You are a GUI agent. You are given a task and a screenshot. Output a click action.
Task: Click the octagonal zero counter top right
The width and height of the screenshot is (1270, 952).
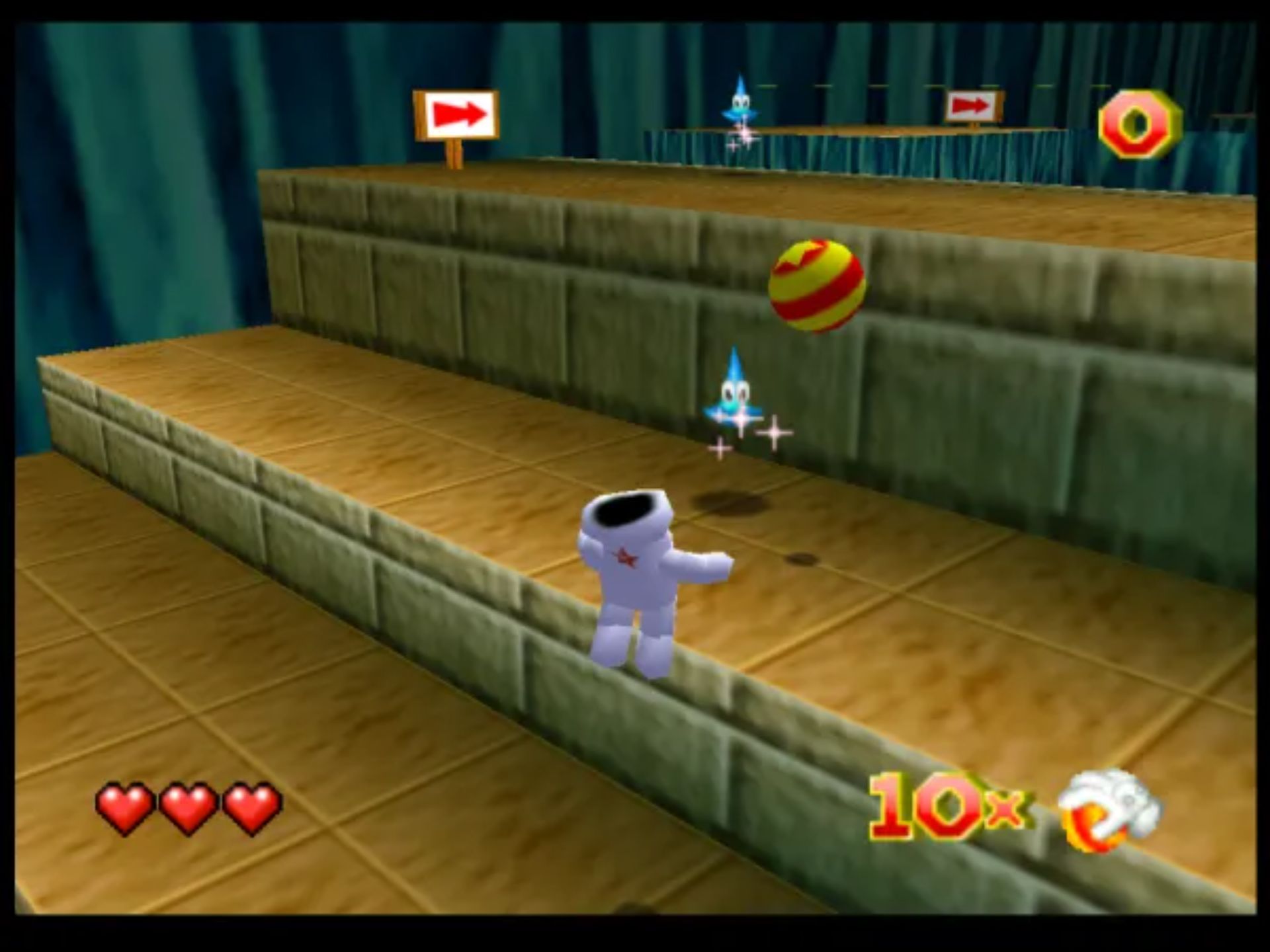point(1139,122)
